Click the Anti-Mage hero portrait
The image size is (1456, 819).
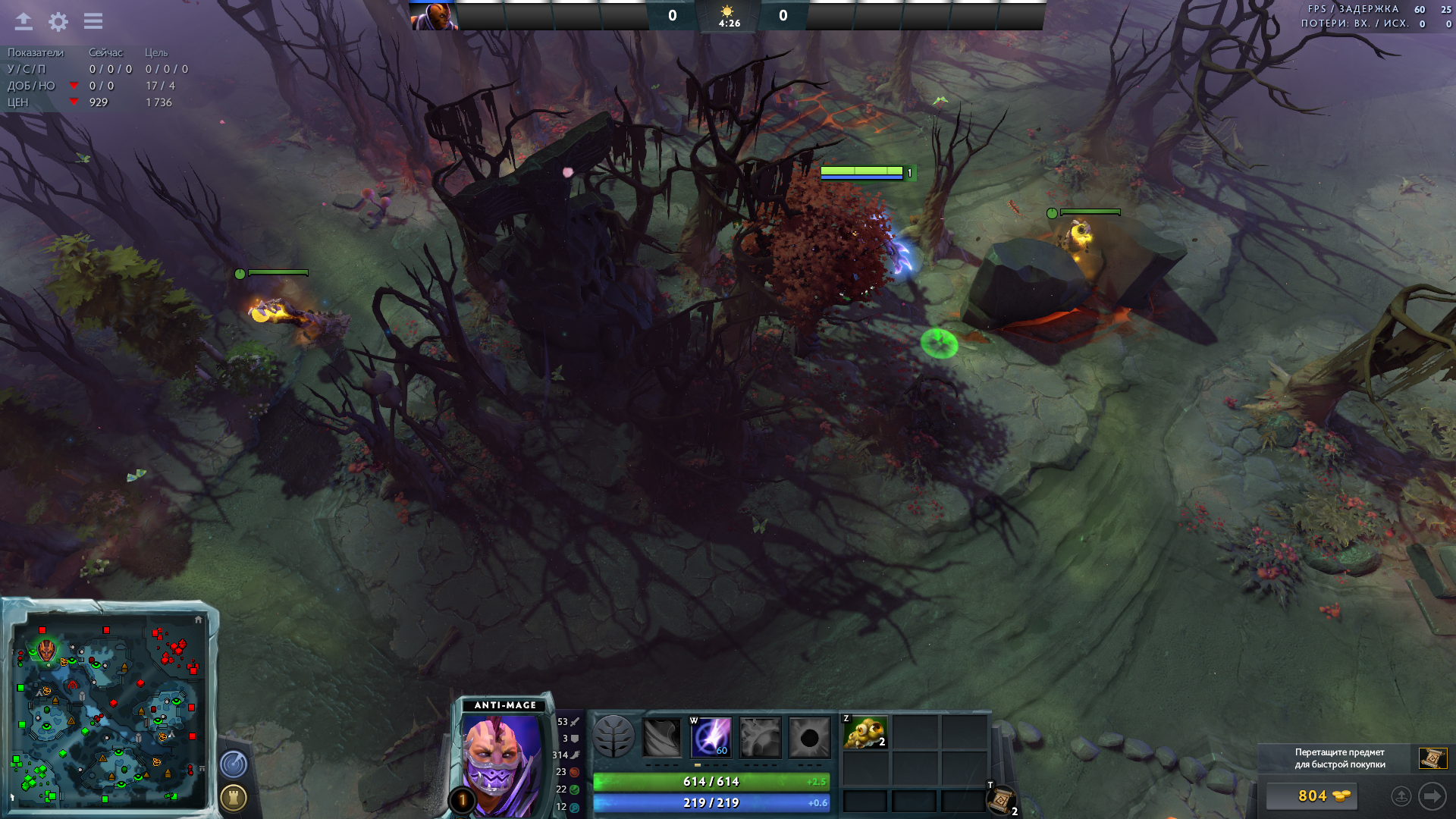click(500, 762)
